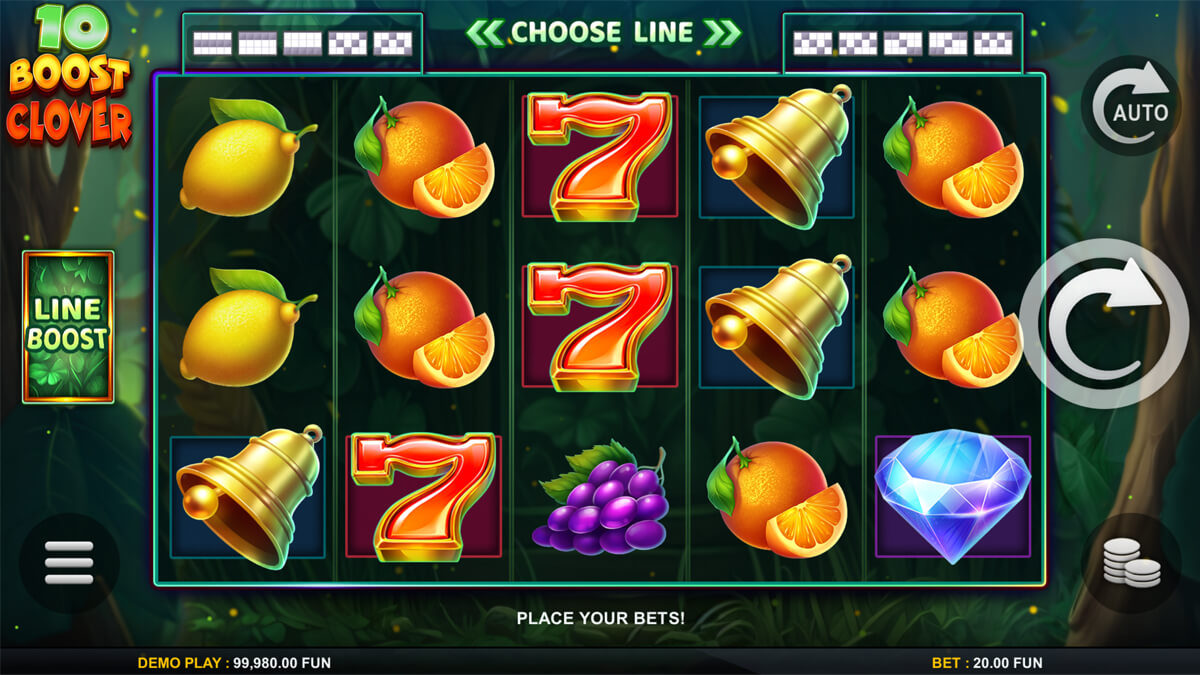Spin the reels with the large arrow button
1200x675 pixels.
point(1105,322)
